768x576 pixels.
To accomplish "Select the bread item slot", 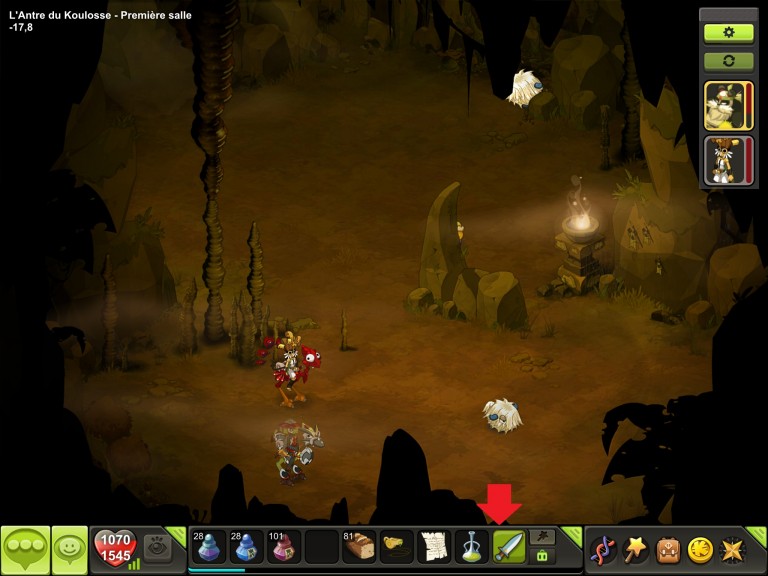I will click(358, 547).
